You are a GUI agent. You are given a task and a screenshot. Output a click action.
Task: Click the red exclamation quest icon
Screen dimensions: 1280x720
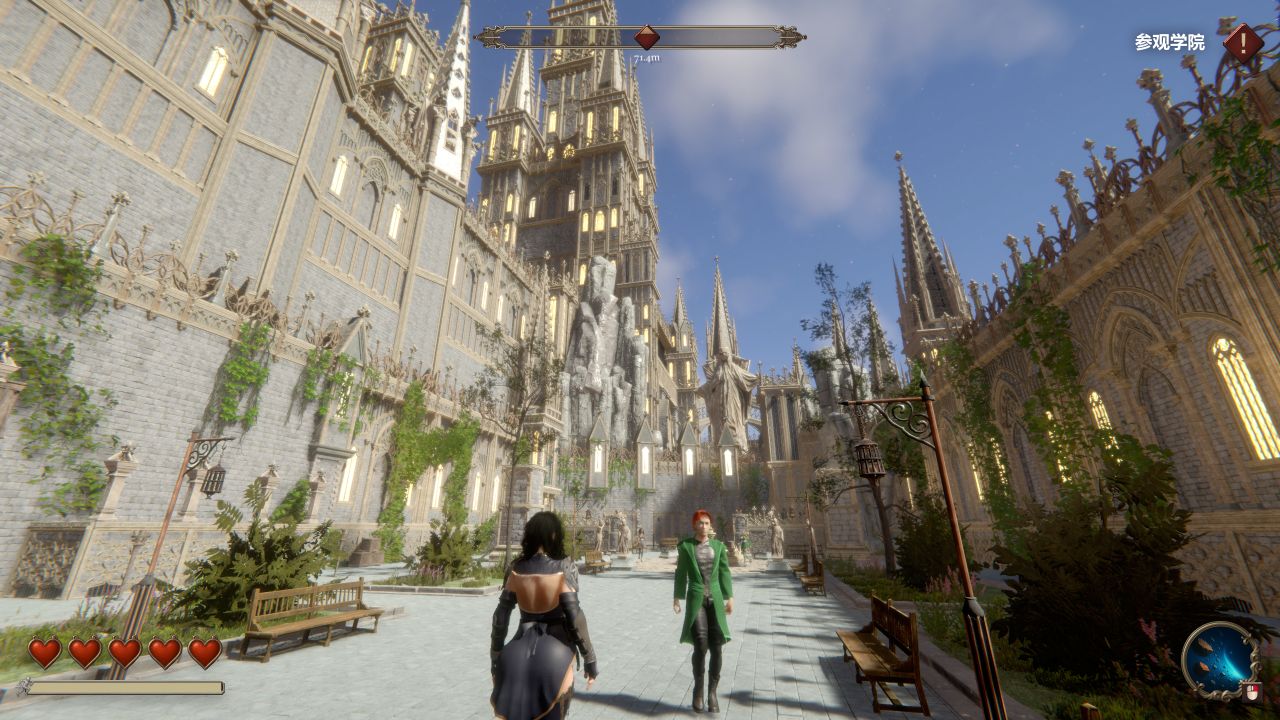[x=1243, y=43]
